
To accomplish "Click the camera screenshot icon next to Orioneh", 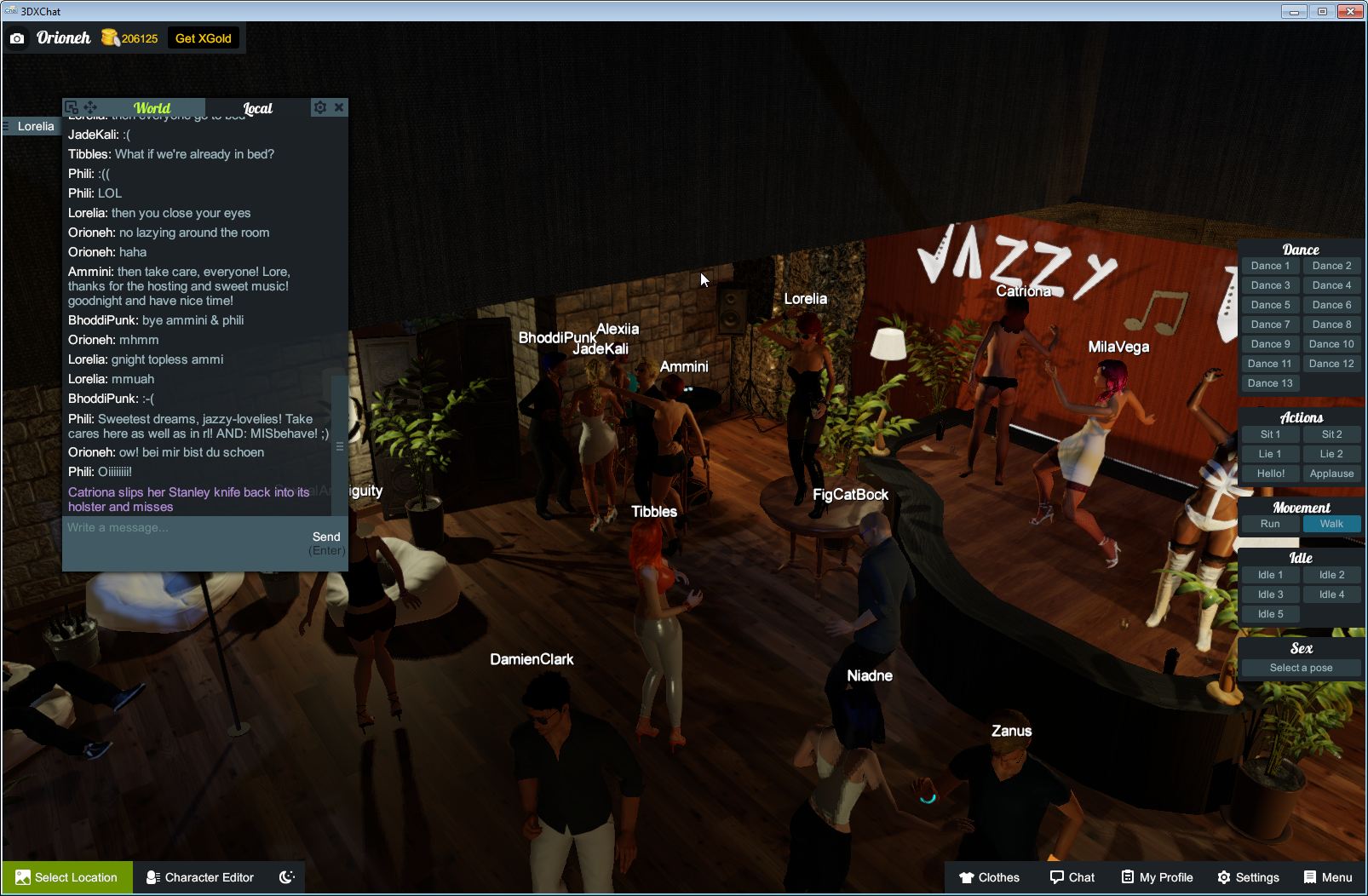I will [16, 37].
